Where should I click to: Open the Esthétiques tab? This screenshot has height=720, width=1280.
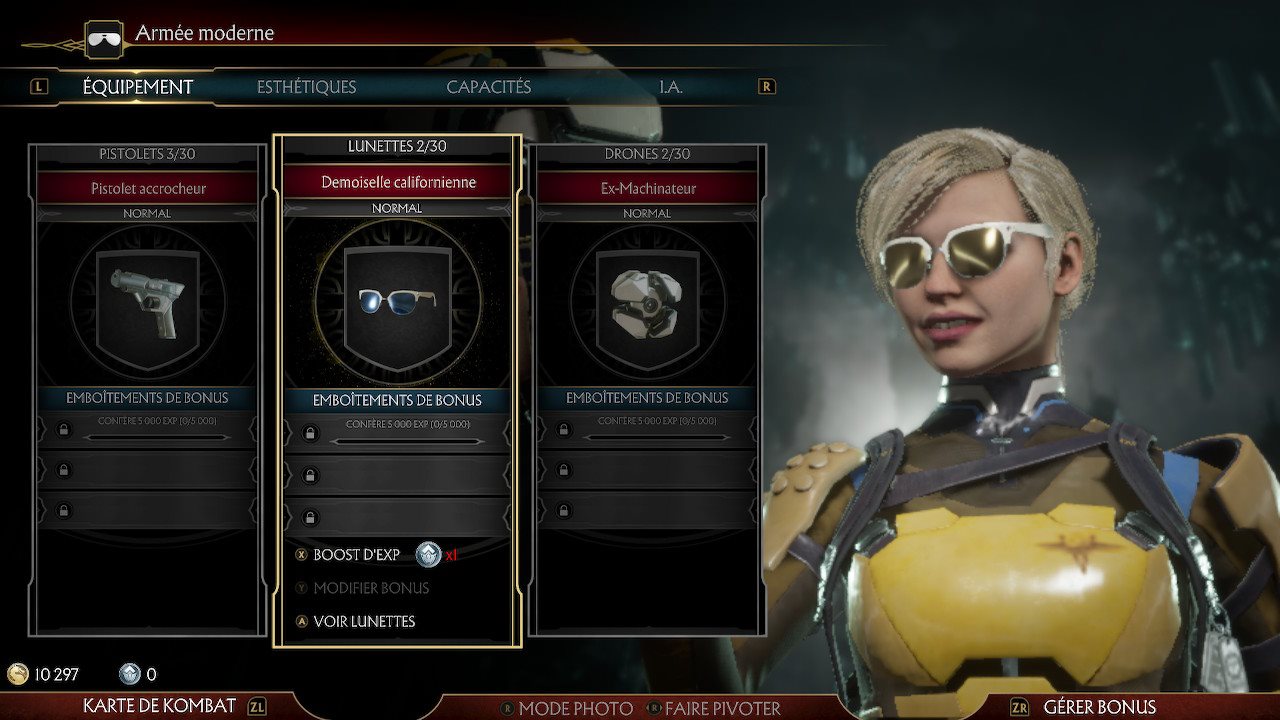click(x=306, y=87)
